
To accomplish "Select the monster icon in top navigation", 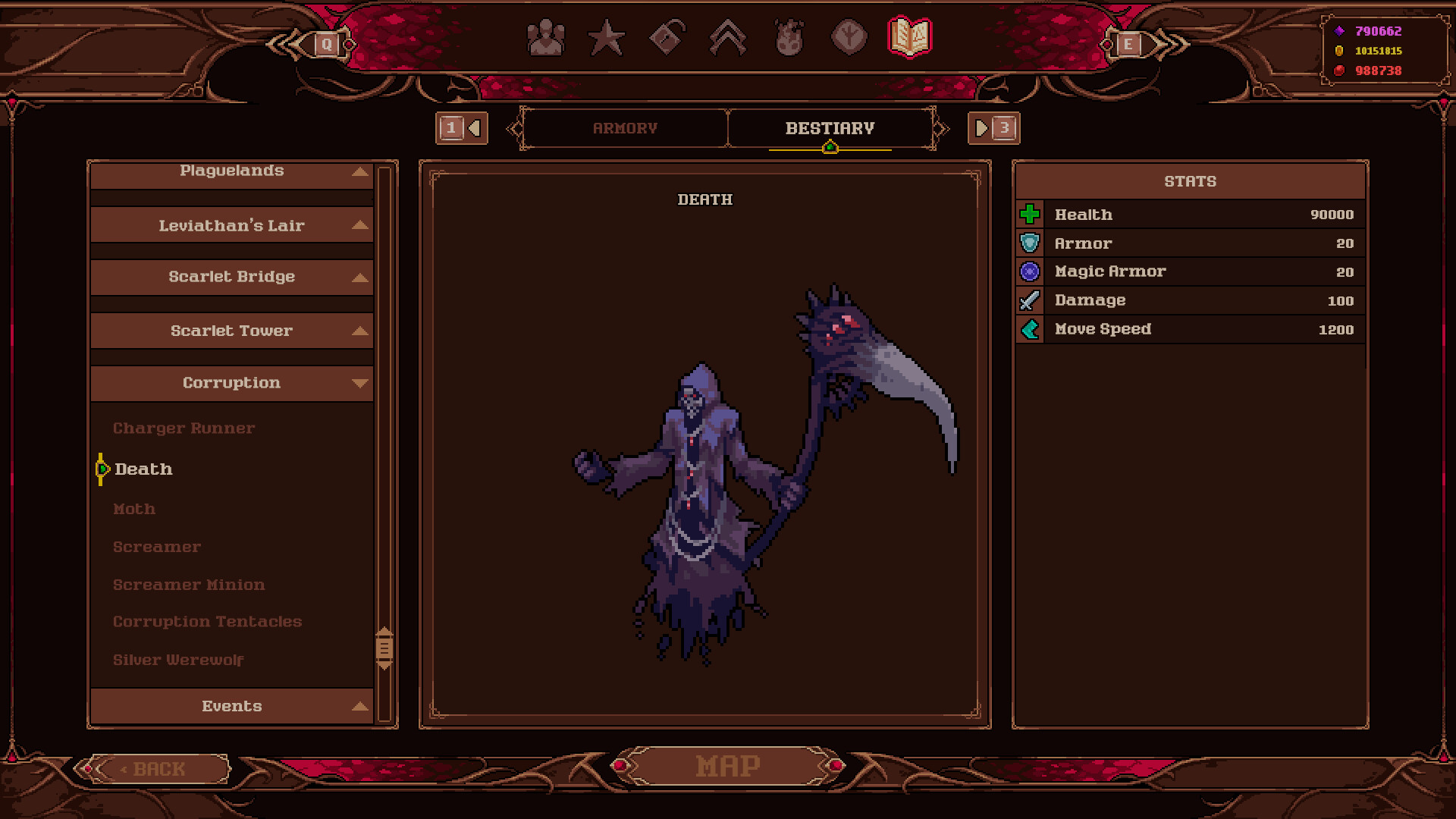I will pyautogui.click(x=788, y=37).
